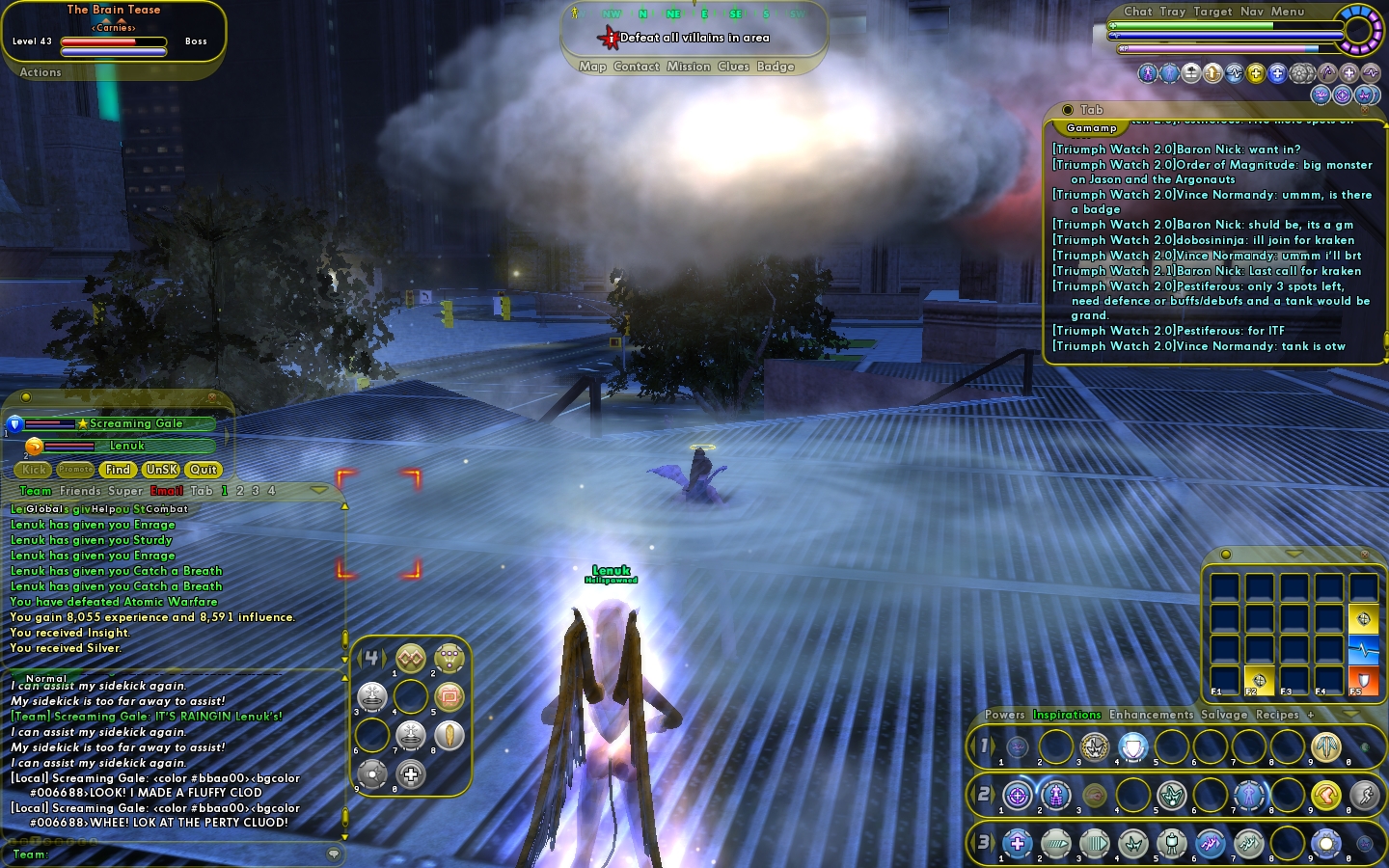
Task: Open the Enhancements tab
Action: [1151, 715]
